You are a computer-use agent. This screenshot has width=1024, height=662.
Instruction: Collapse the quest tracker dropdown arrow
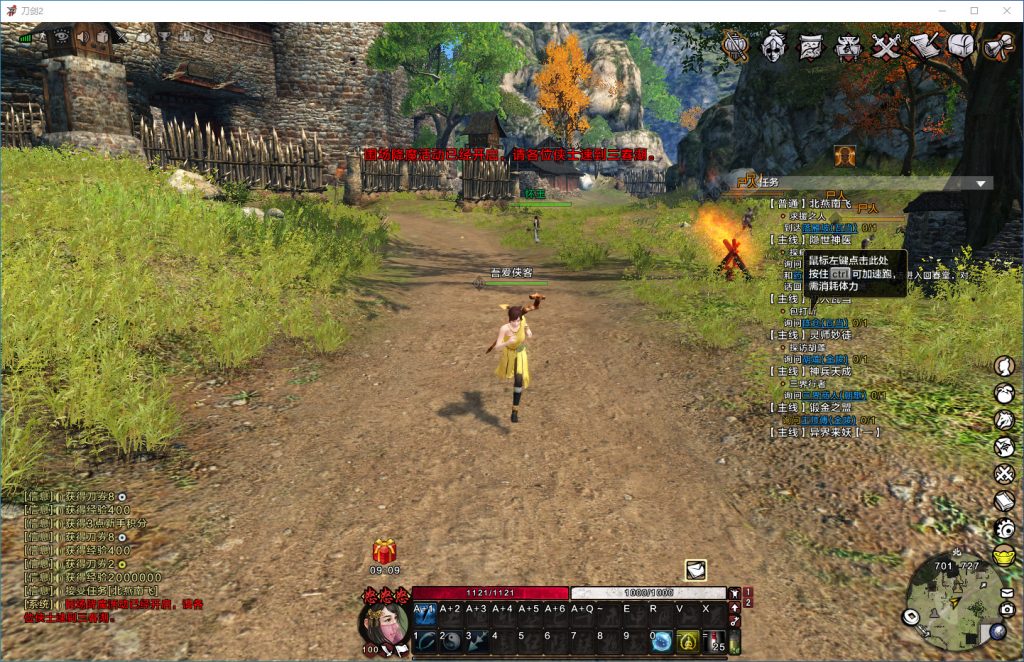pos(982,183)
